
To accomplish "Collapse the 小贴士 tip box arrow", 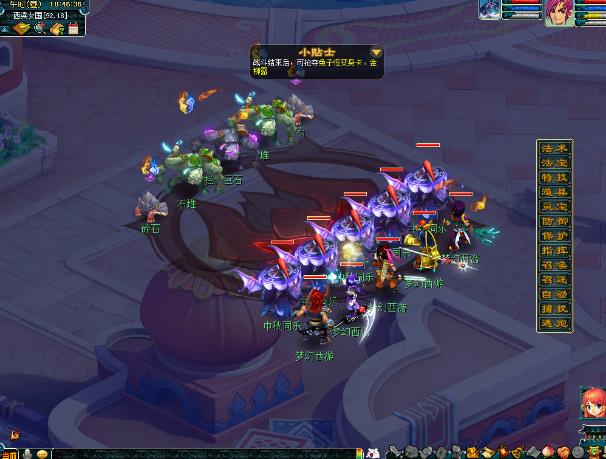I will (376, 52).
